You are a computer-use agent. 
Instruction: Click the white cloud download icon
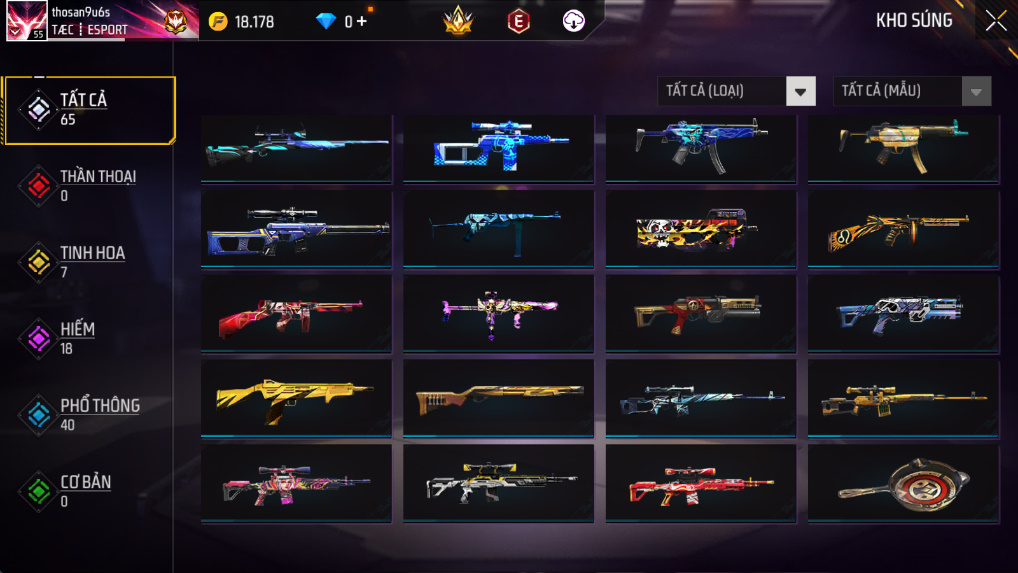573,21
